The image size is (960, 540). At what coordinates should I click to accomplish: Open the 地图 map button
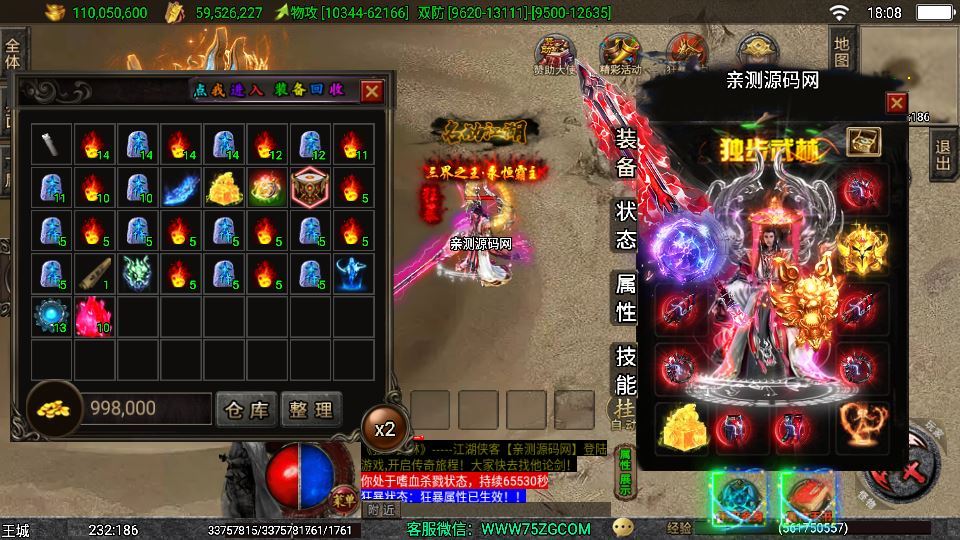point(842,52)
